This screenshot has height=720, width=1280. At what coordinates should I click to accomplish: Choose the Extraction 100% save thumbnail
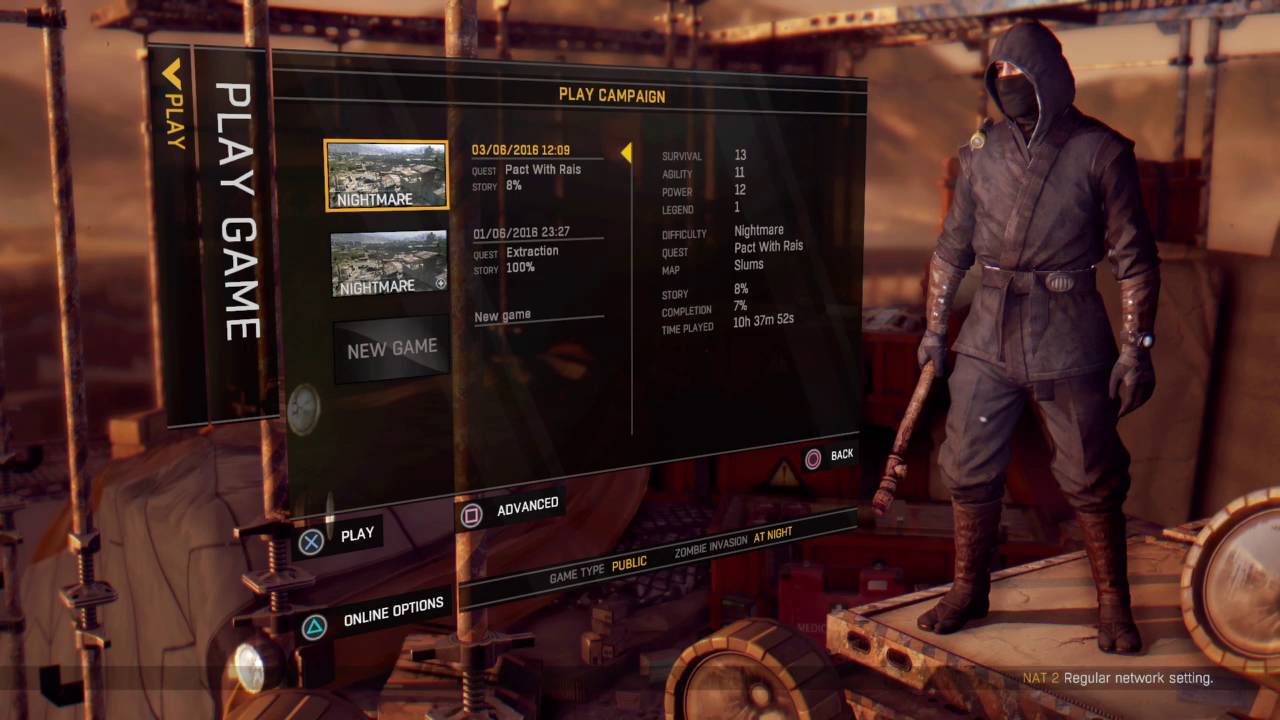point(389,263)
